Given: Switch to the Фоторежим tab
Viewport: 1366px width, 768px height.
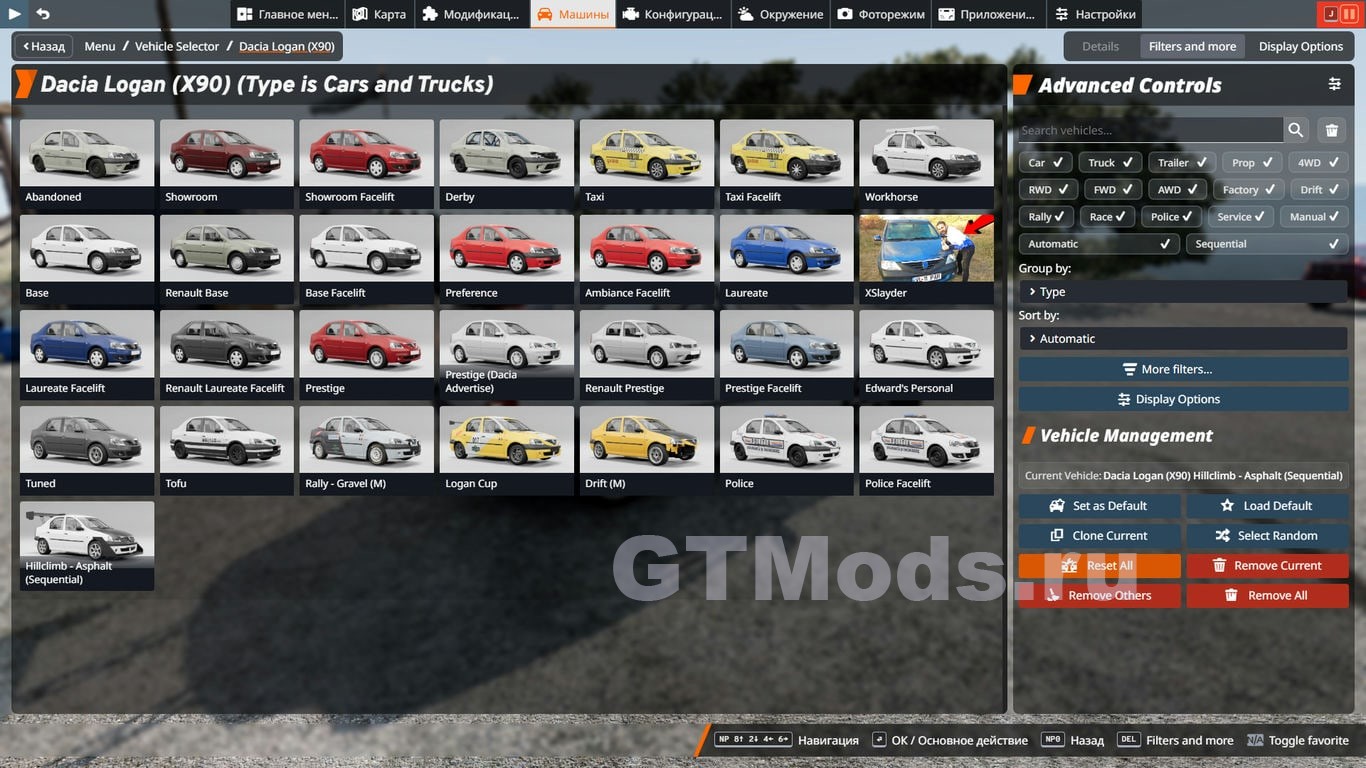Looking at the screenshot, I should 881,14.
